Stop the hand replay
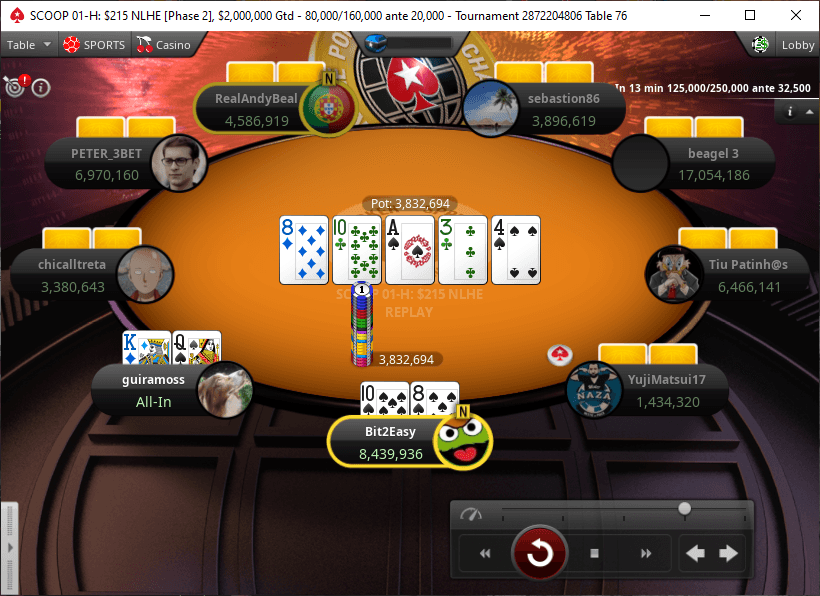Viewport: 820px width, 596px height. point(594,553)
